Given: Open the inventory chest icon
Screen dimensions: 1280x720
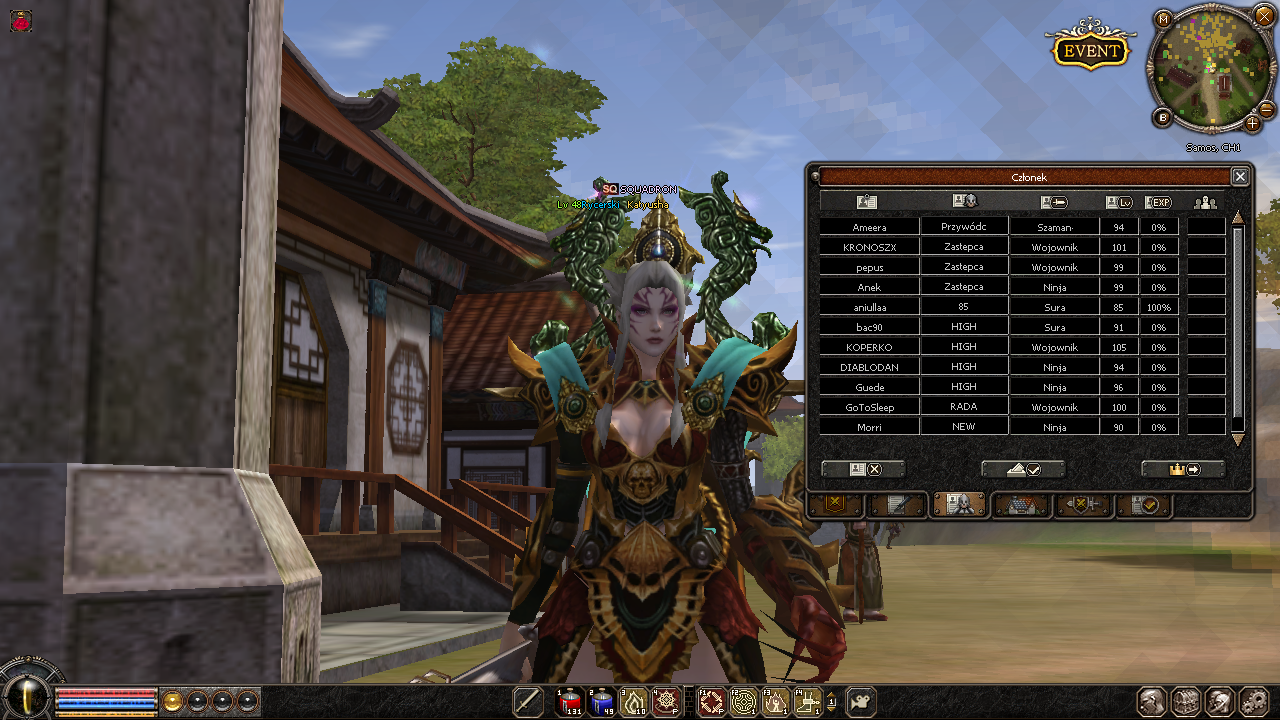Looking at the screenshot, I should point(1185,702).
